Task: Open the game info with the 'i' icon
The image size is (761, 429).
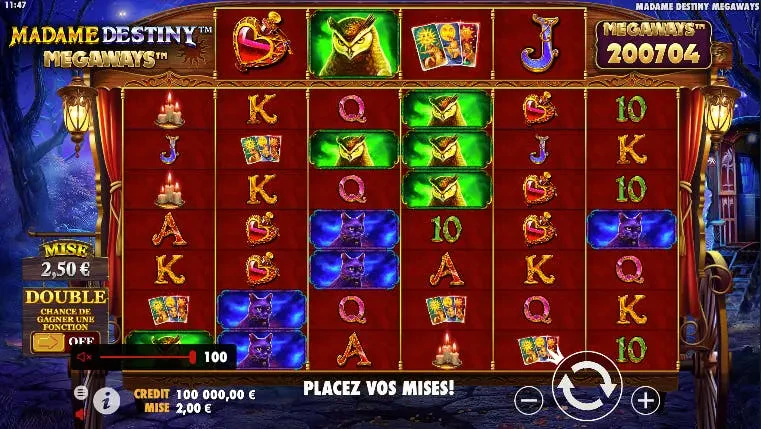Action: 106,400
